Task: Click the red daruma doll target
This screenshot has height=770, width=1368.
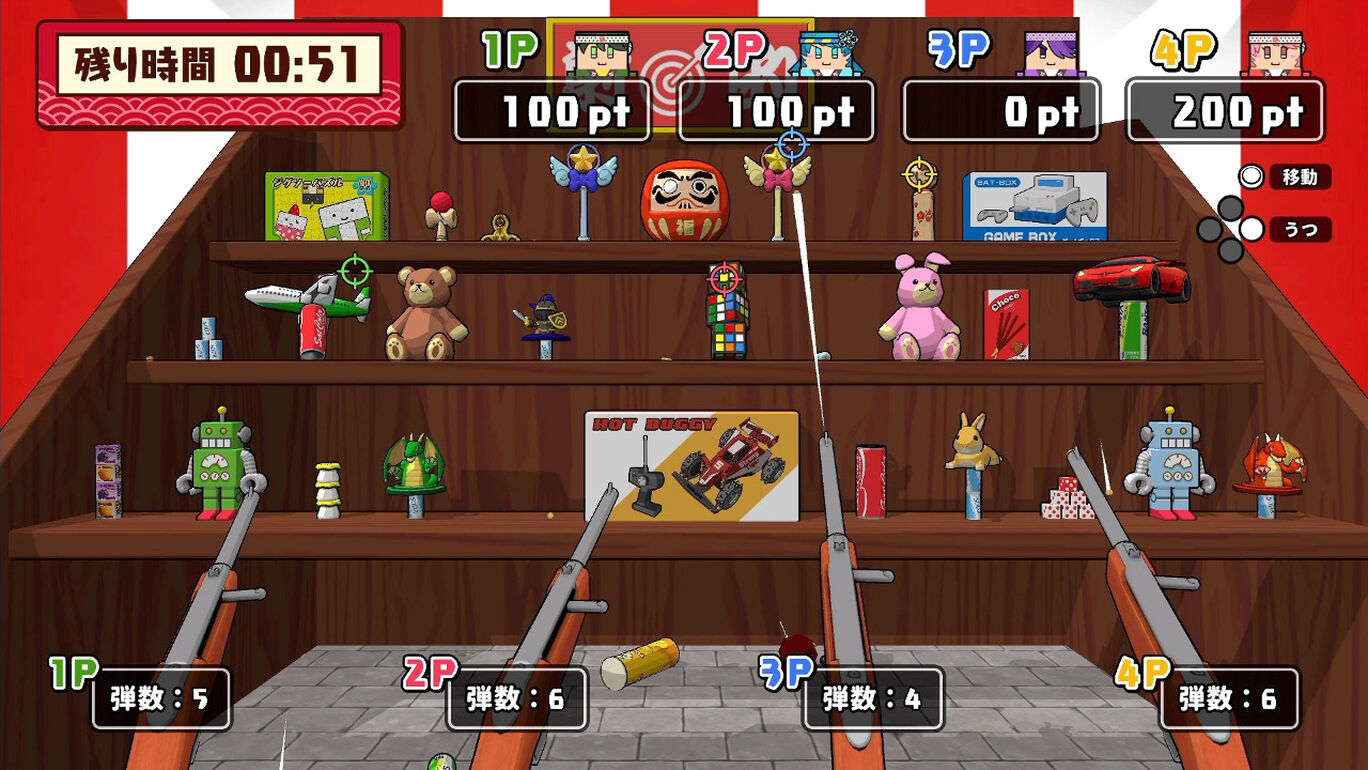Action: (x=688, y=200)
